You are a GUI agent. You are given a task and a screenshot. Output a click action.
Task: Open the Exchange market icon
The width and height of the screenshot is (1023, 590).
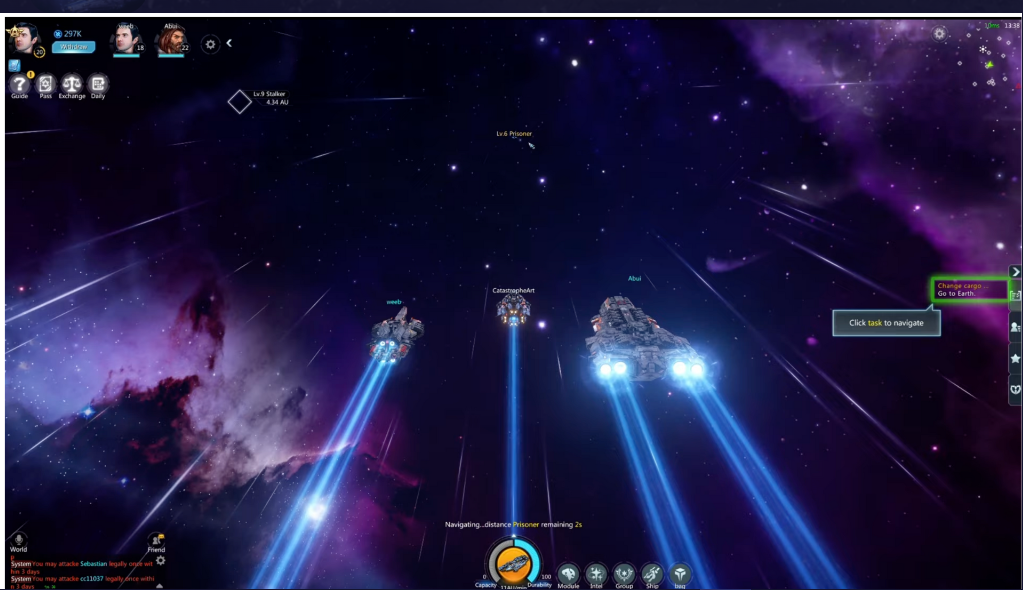point(72,84)
